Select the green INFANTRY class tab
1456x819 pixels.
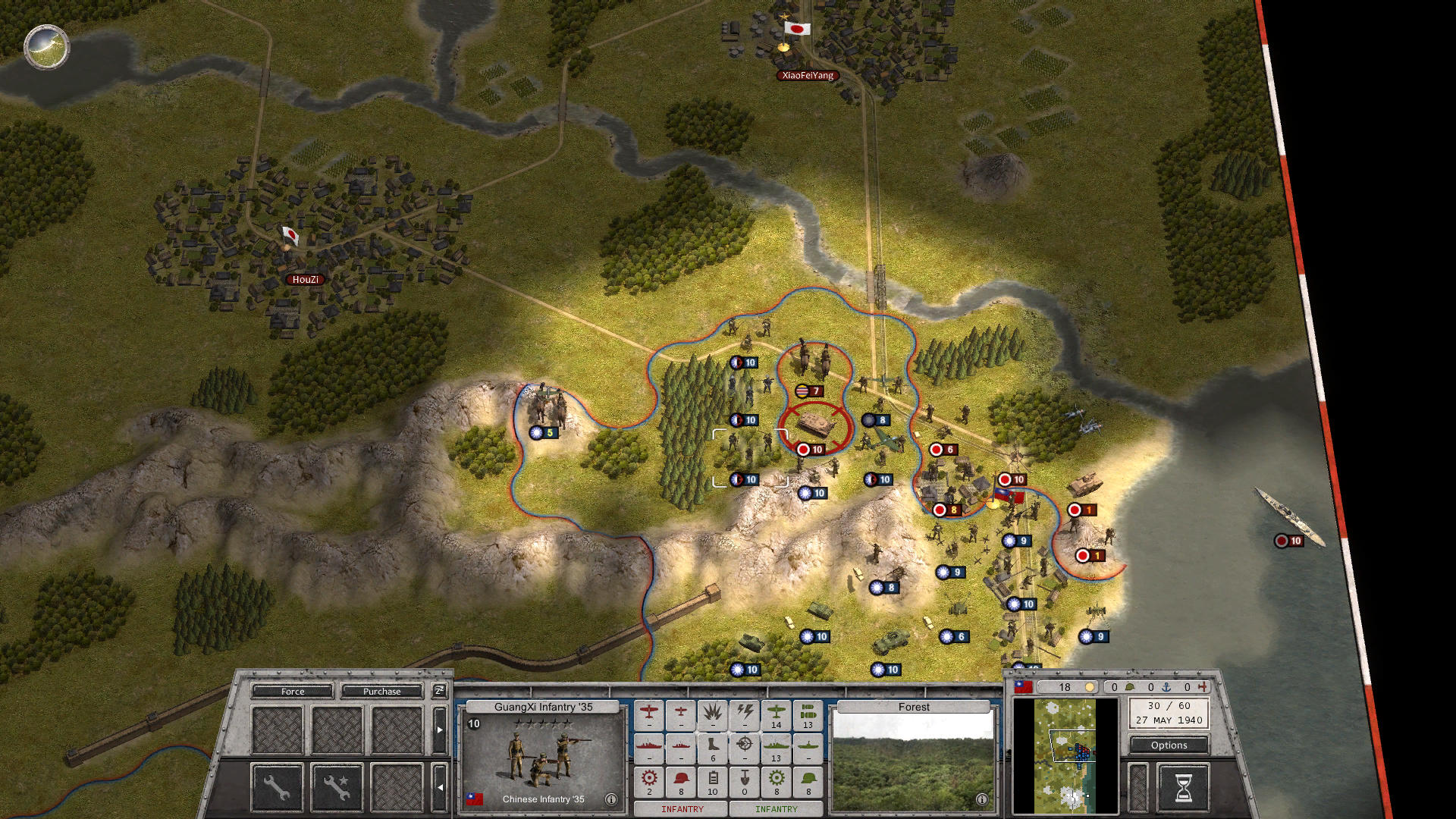[x=777, y=809]
